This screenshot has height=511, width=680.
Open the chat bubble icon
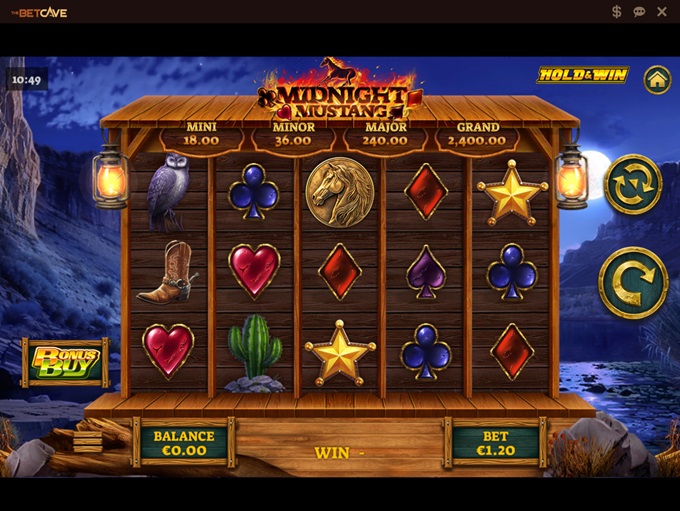[639, 12]
